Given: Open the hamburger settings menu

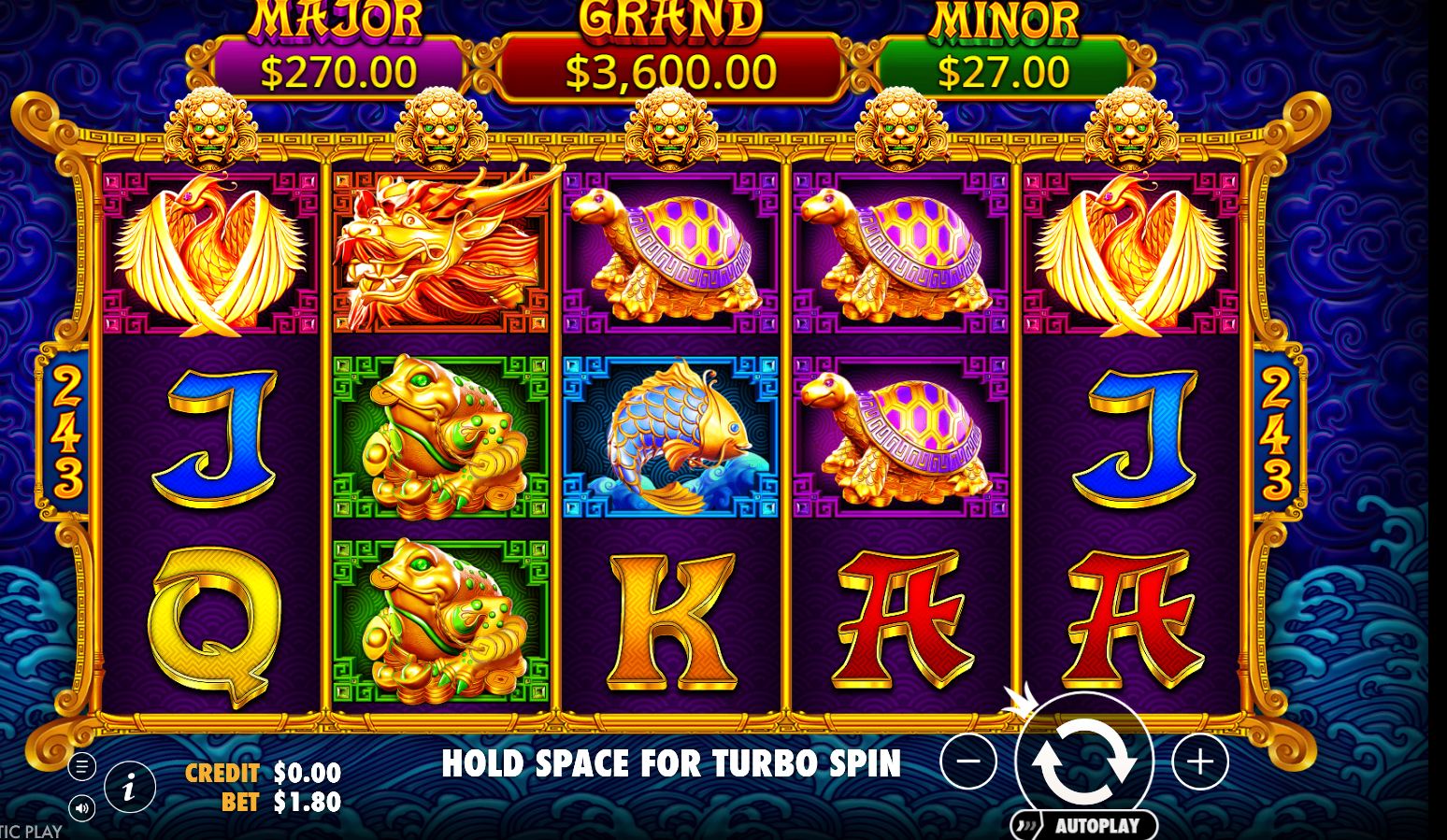Looking at the screenshot, I should pyautogui.click(x=81, y=767).
